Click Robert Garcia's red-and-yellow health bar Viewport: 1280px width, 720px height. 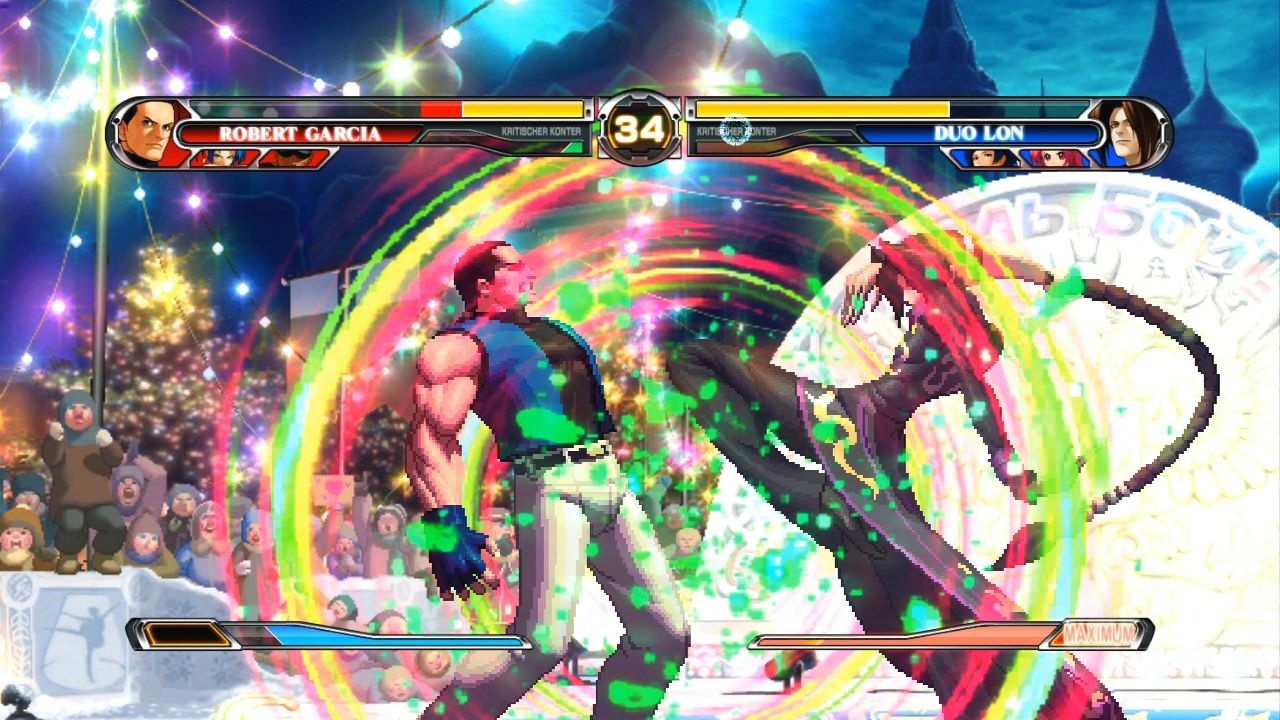click(500, 110)
